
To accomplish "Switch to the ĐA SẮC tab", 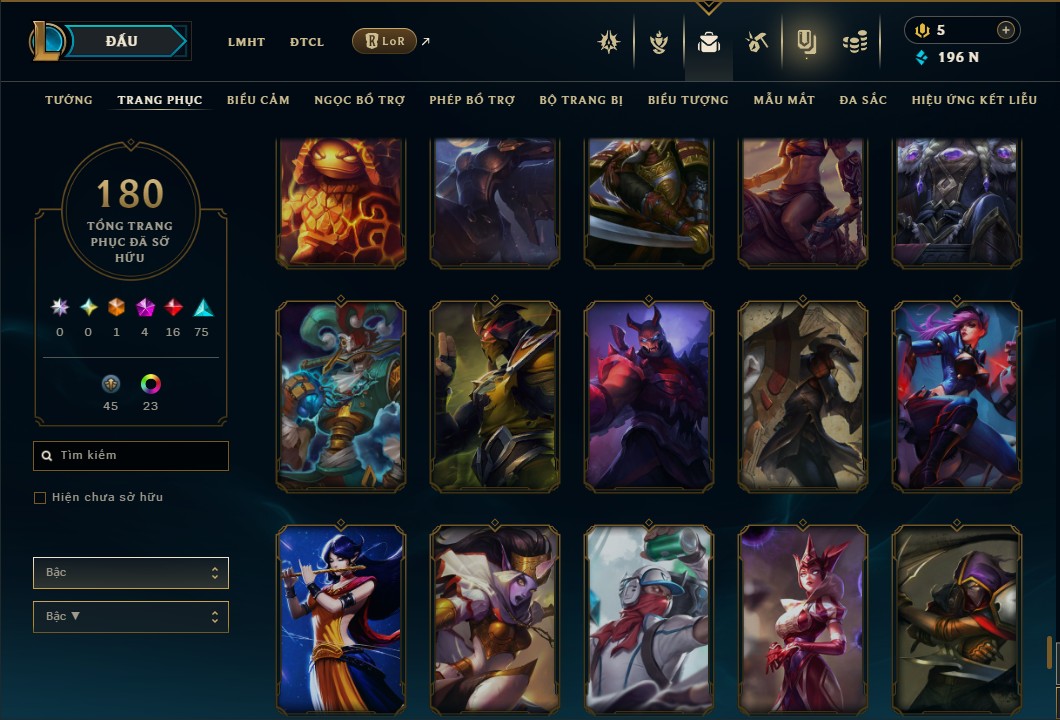I will [863, 100].
